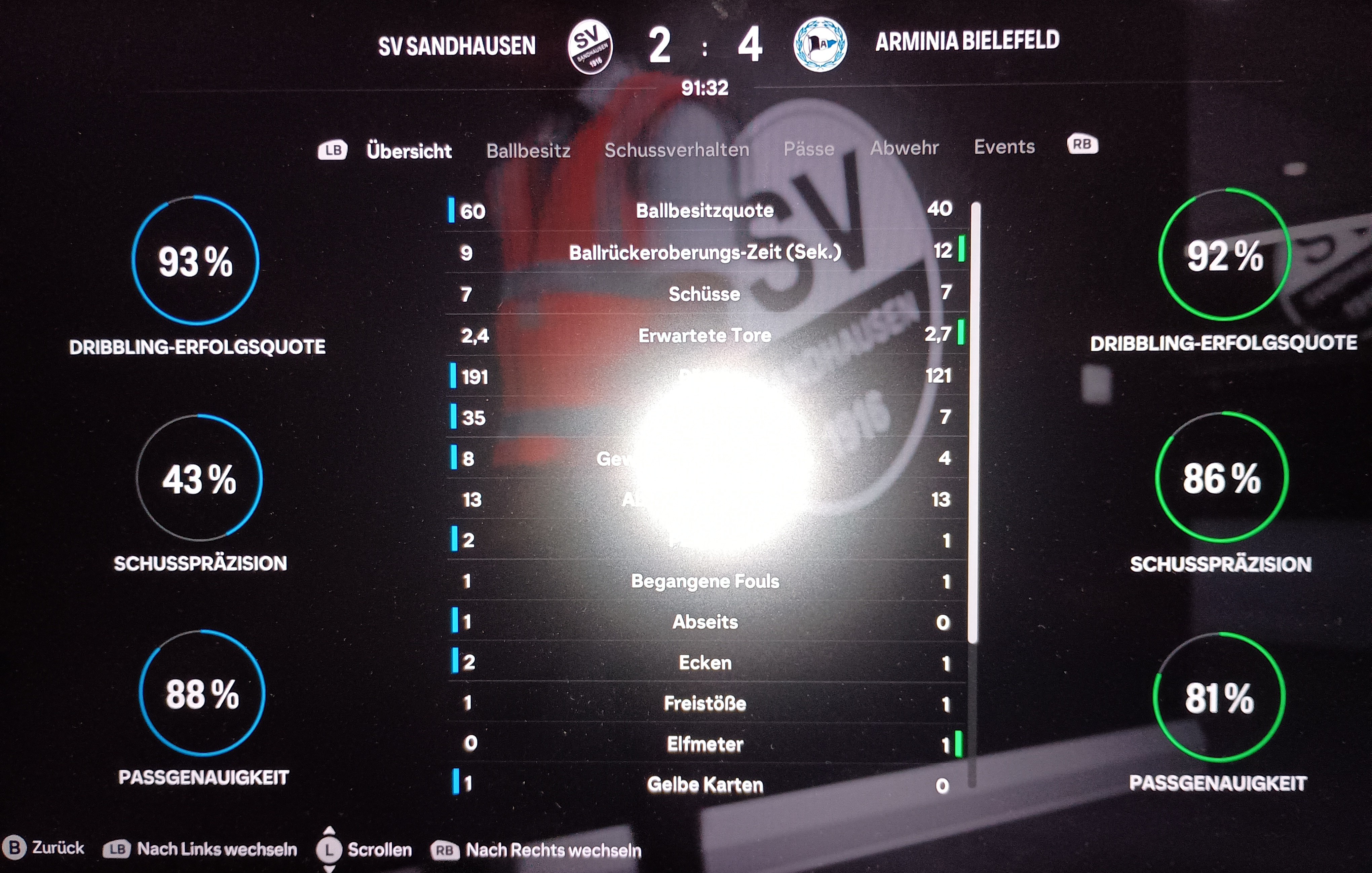Select the Pässe tab
The image size is (1372, 873).
click(808, 149)
